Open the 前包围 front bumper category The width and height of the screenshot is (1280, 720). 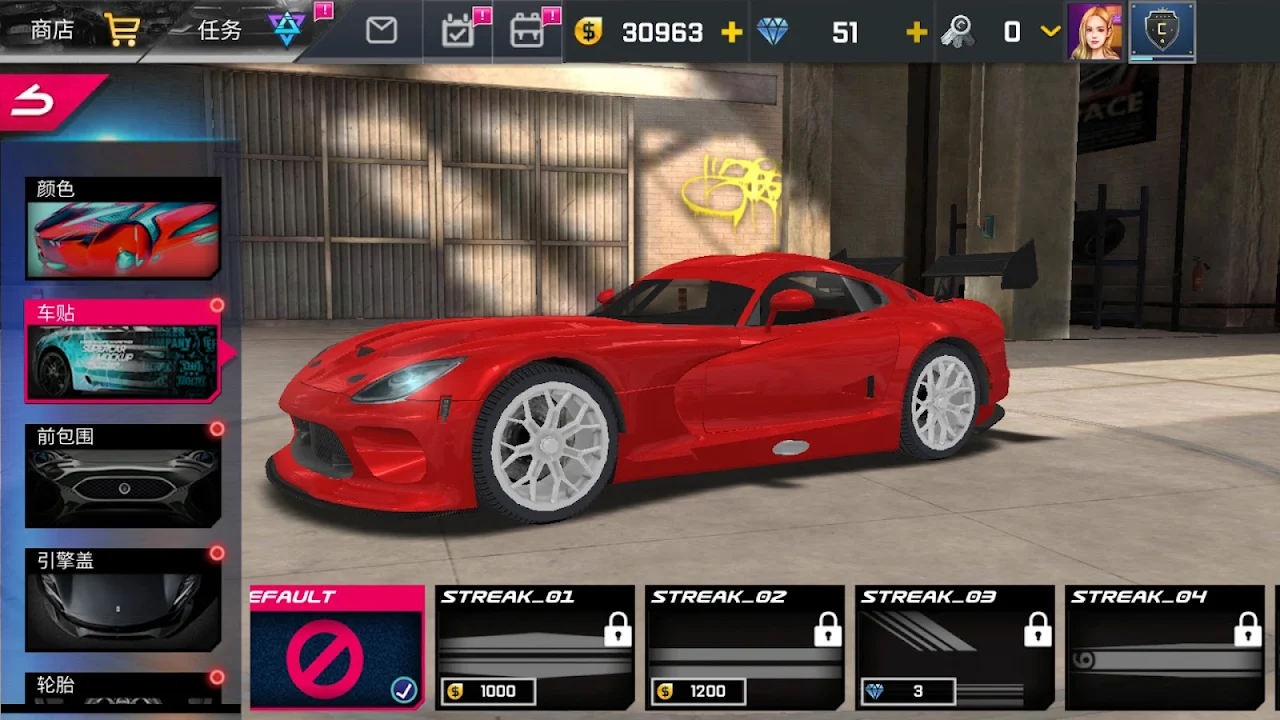pyautogui.click(x=123, y=475)
